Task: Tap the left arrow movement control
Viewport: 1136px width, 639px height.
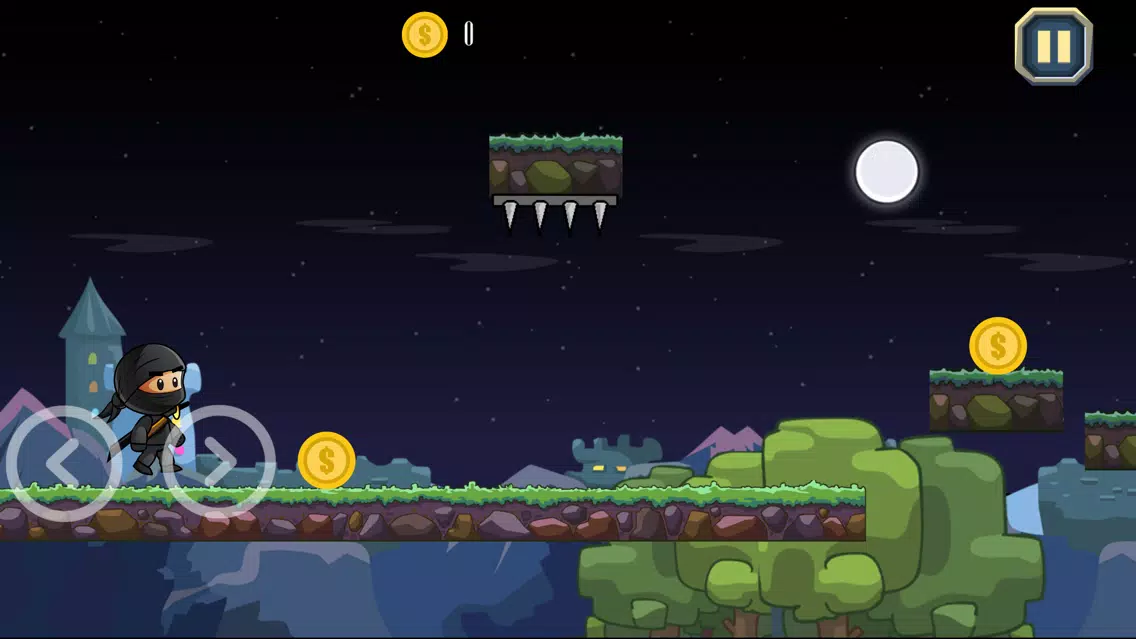Action: 62,462
